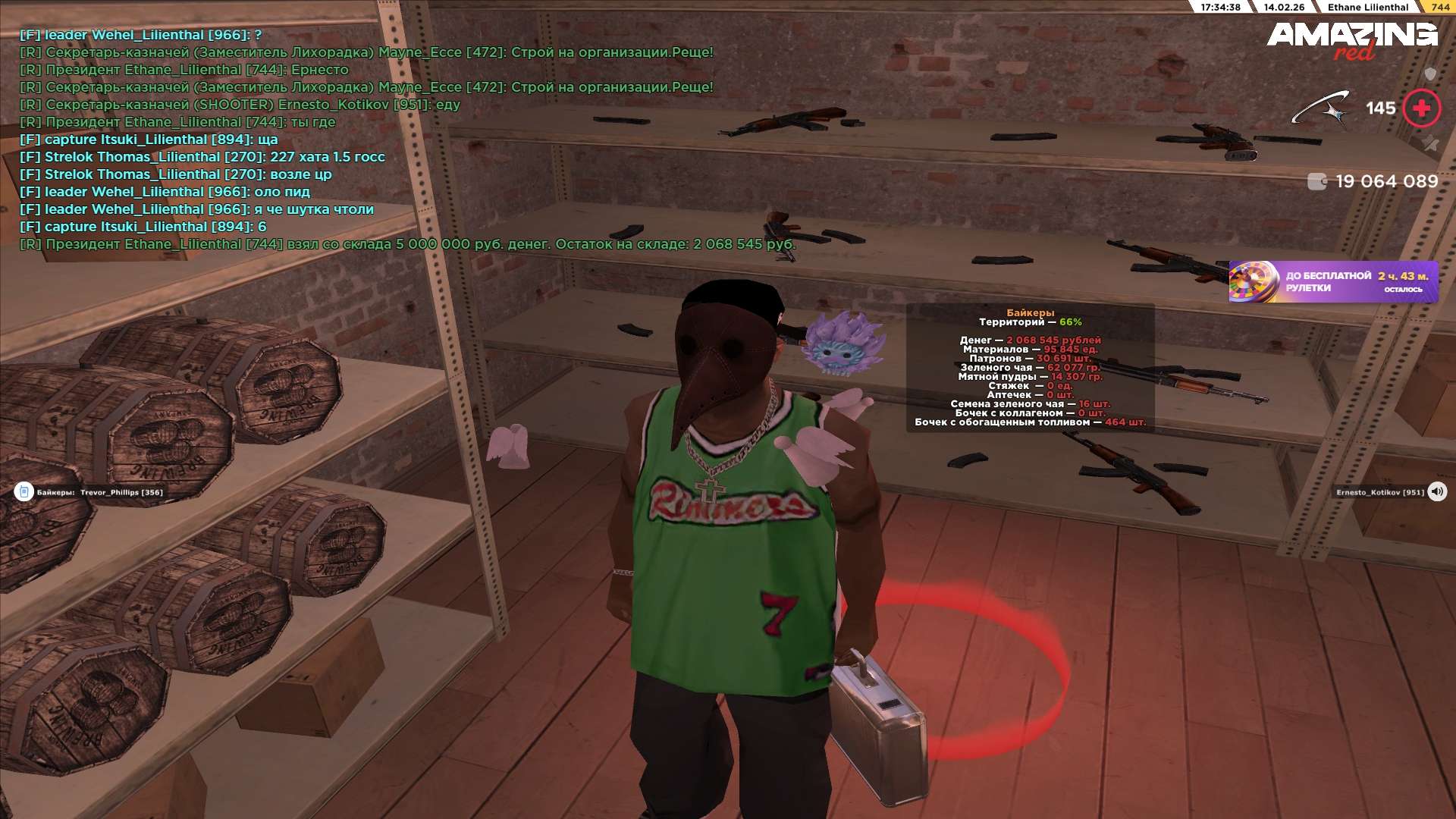Open the Байкеры warehouse info panel
The height and width of the screenshot is (819, 1456).
(1030, 368)
